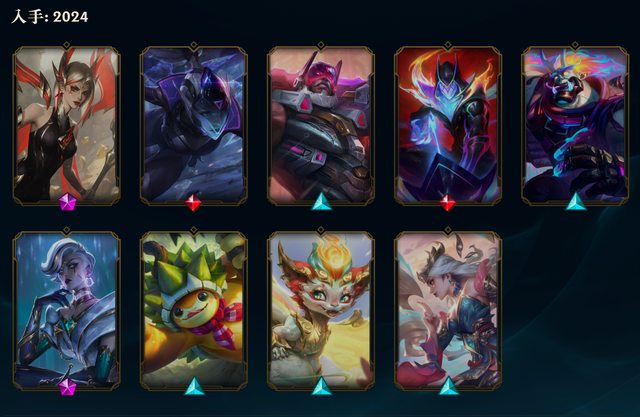Screen dimensions: 640x417
Task: Select the black-dress woman with red-white hair card
Action: pyautogui.click(x=66, y=125)
